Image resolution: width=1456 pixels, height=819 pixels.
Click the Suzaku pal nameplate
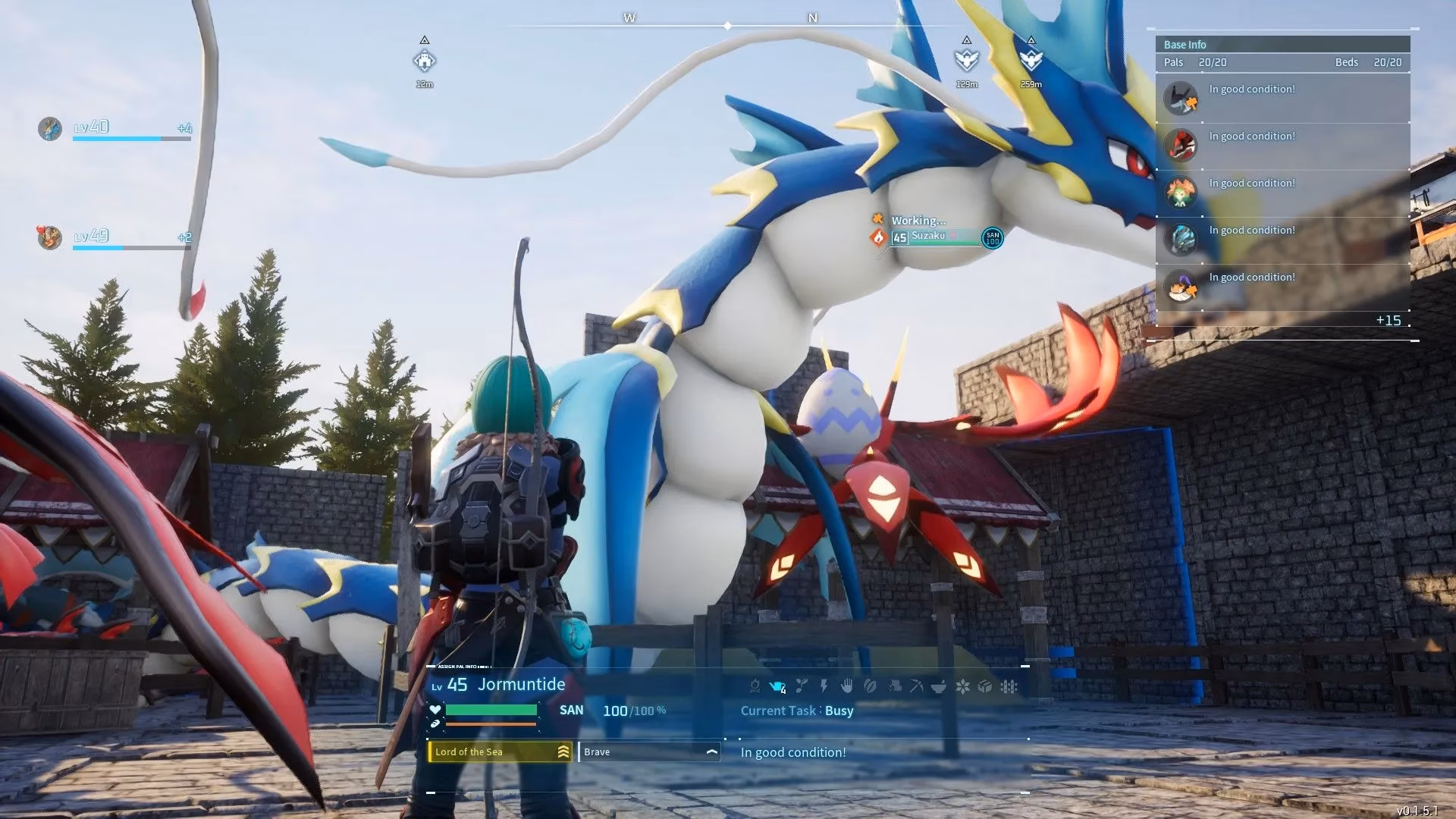(x=928, y=236)
